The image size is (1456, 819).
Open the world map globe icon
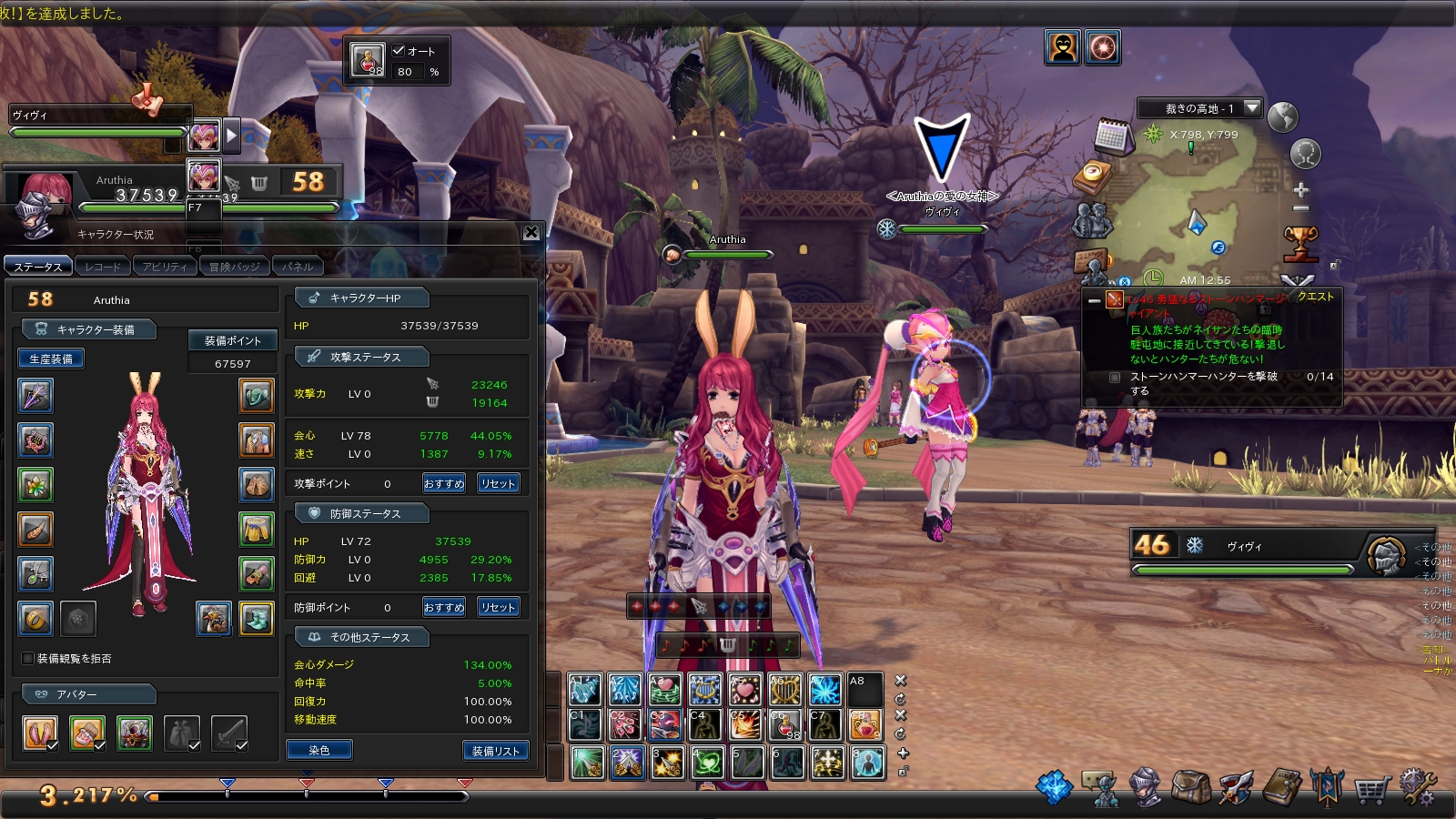[x=1282, y=117]
